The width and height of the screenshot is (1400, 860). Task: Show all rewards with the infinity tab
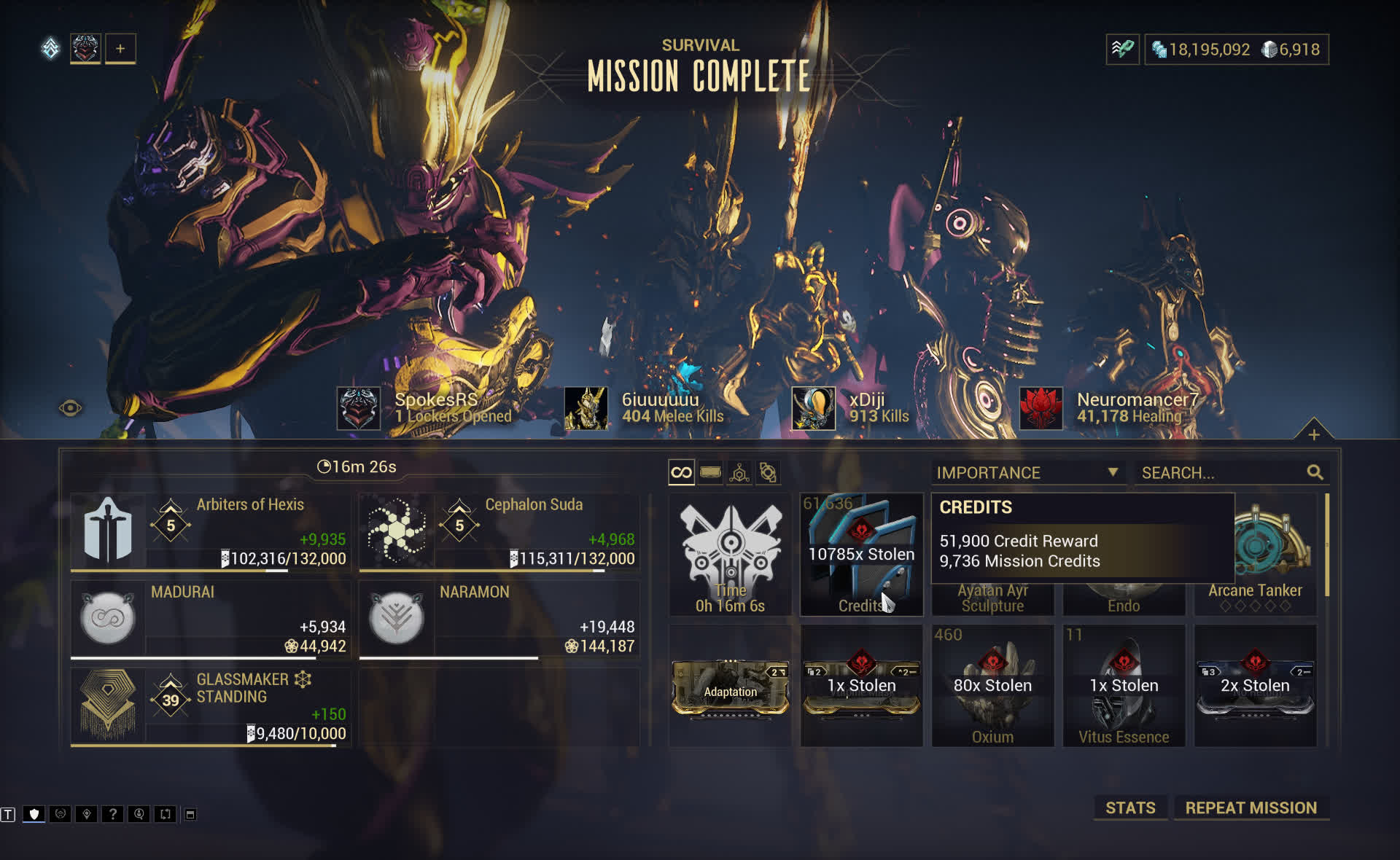click(681, 472)
